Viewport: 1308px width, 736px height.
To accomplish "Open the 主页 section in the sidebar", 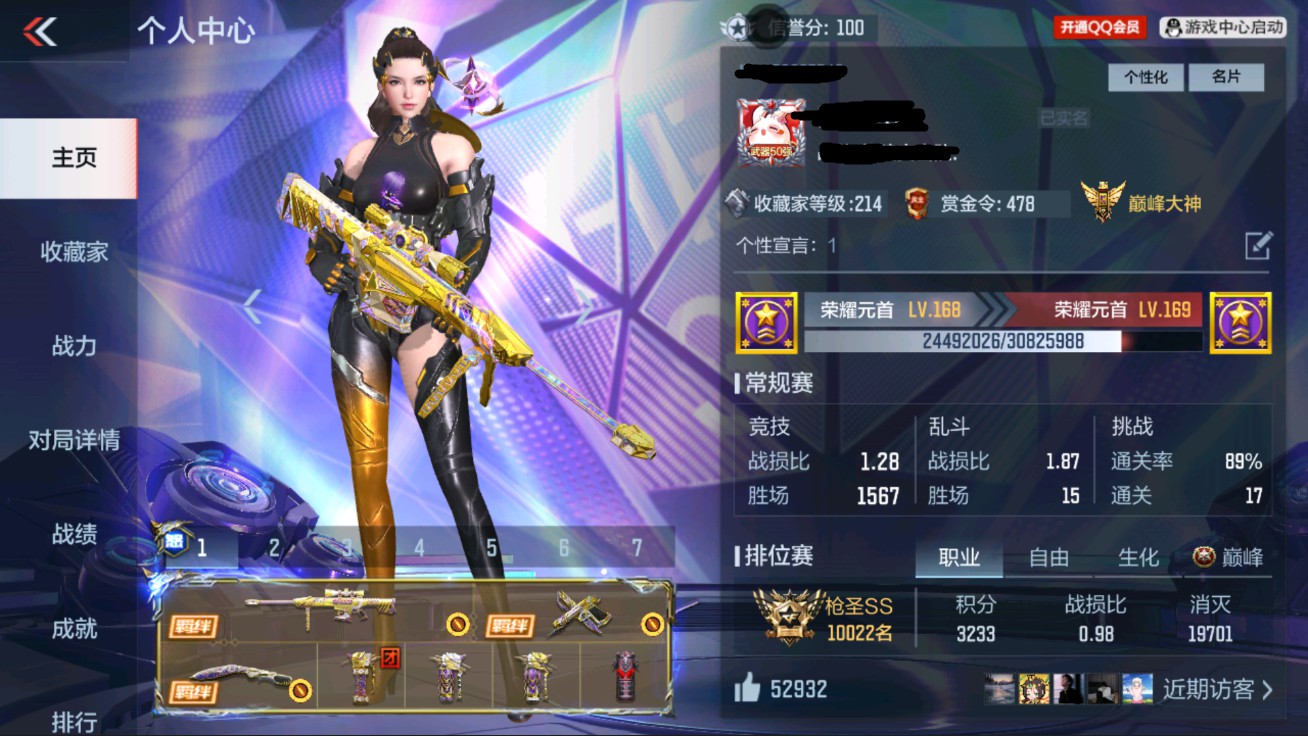I will tap(73, 156).
